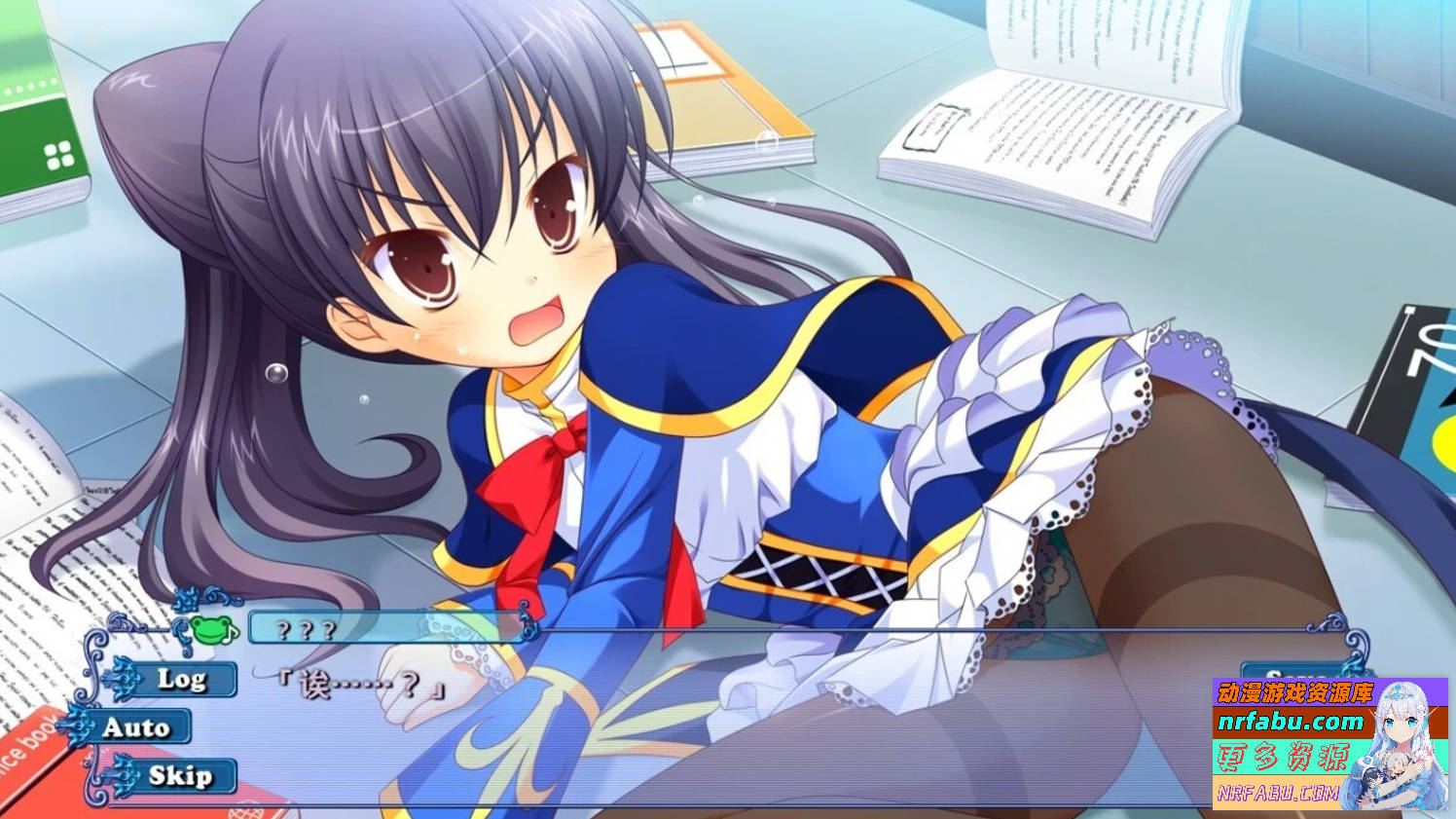Toggle voice playback with the frog button

(x=211, y=629)
